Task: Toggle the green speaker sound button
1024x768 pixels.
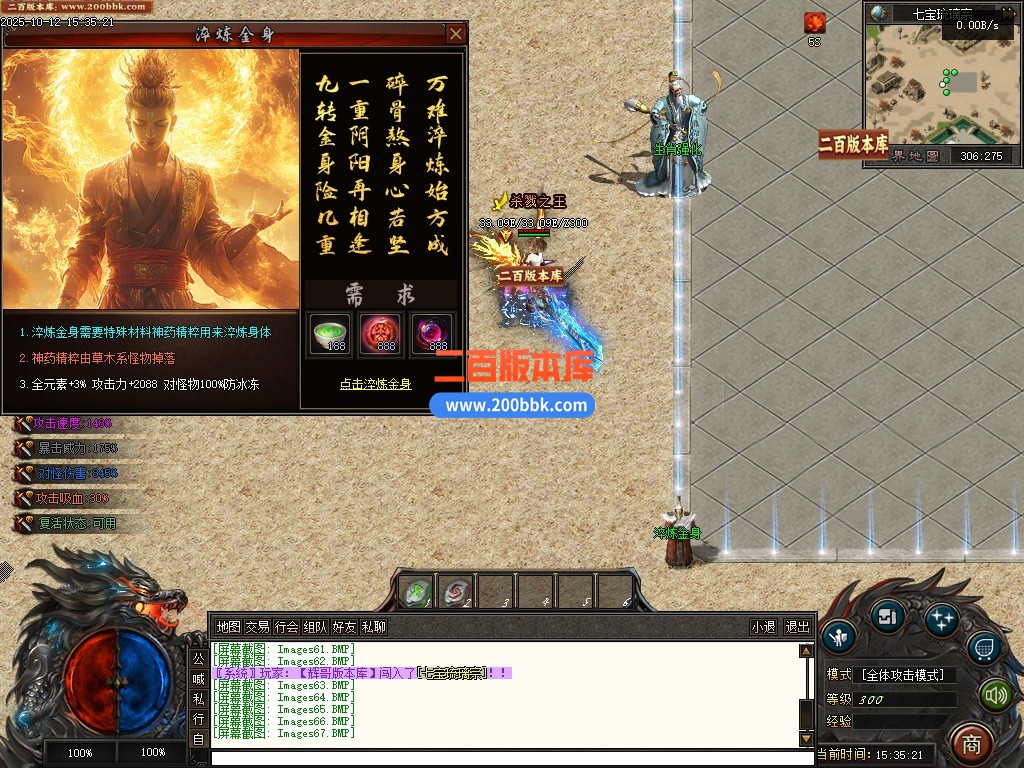Action: (994, 694)
